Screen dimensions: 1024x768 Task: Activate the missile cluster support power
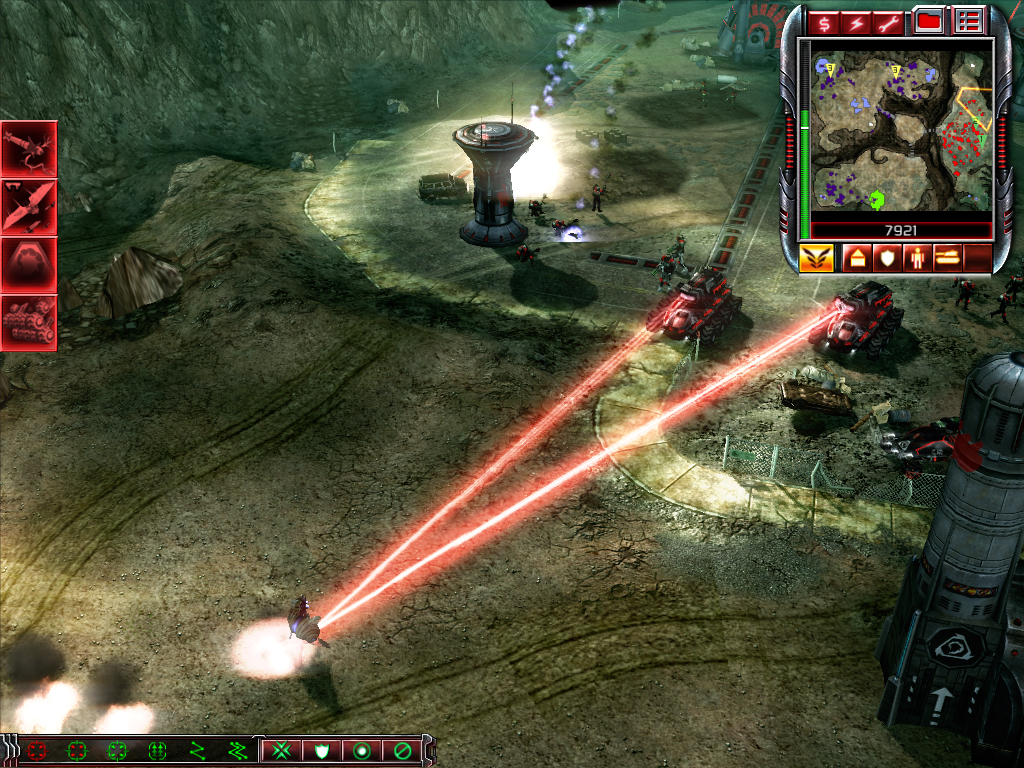pyautogui.click(x=29, y=322)
